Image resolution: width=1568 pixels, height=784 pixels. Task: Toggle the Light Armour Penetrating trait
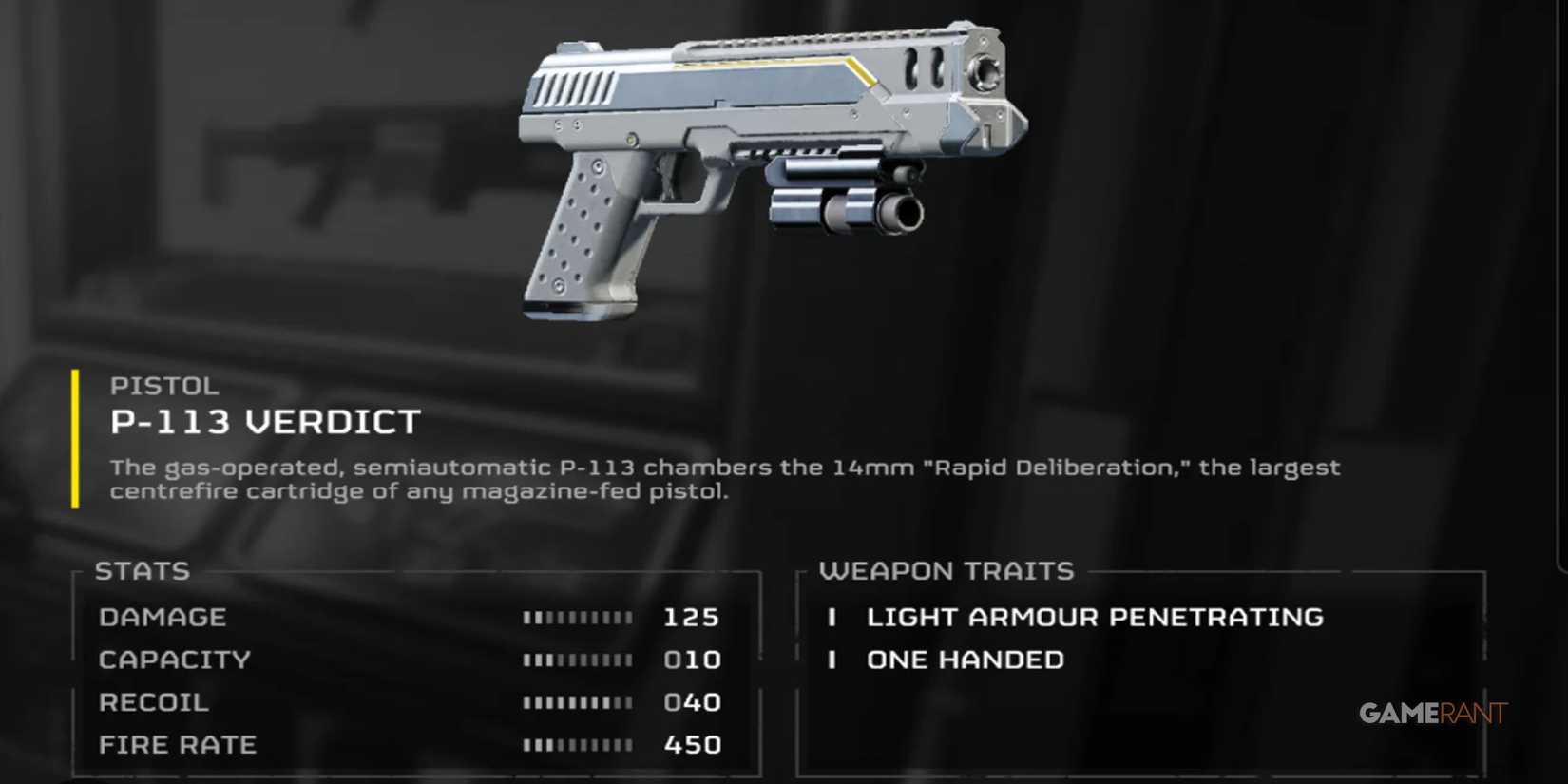point(1094,618)
